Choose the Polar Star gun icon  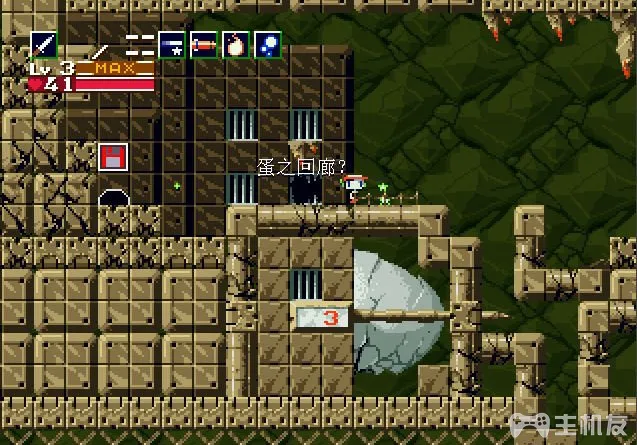point(171,45)
